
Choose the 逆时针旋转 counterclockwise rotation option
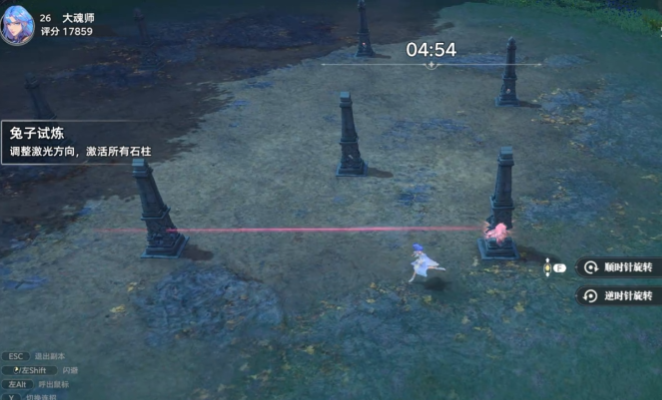pyautogui.click(x=621, y=296)
